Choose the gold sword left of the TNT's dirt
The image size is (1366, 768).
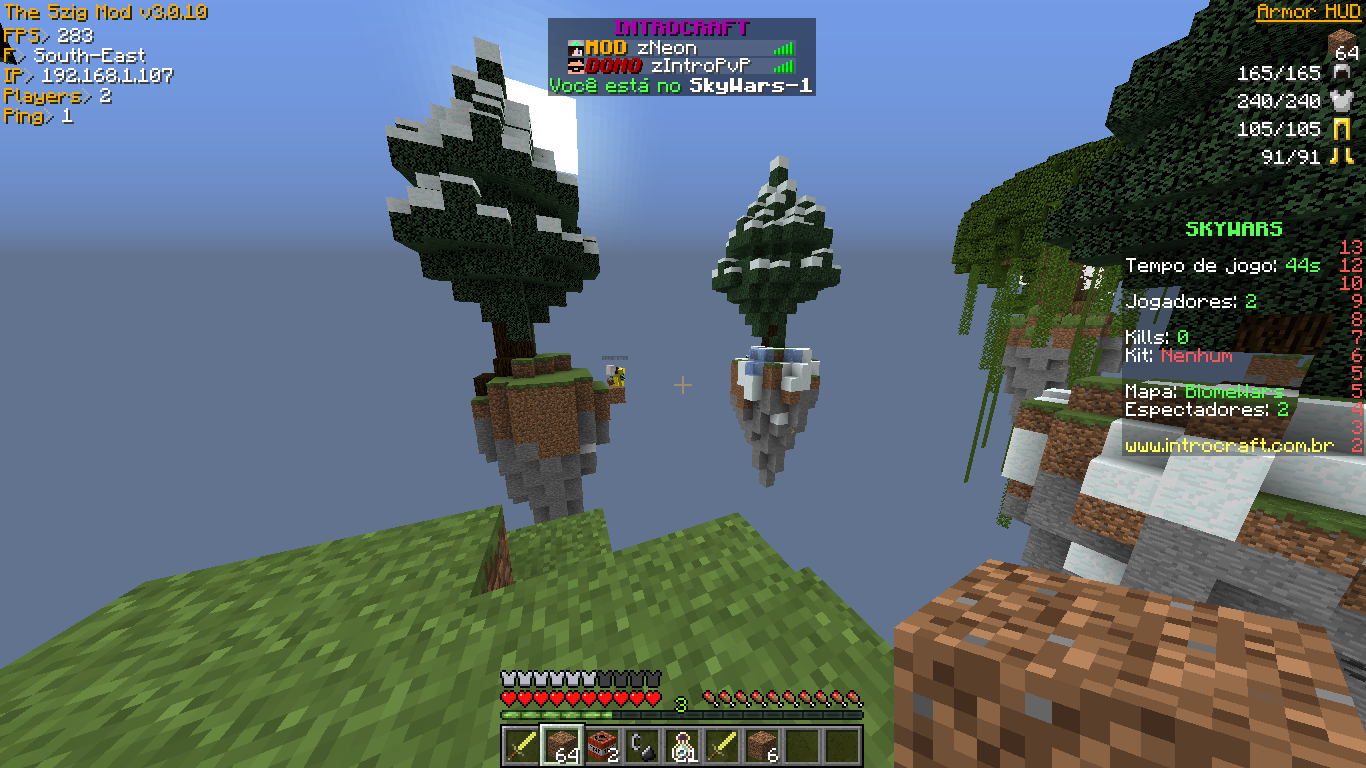521,745
